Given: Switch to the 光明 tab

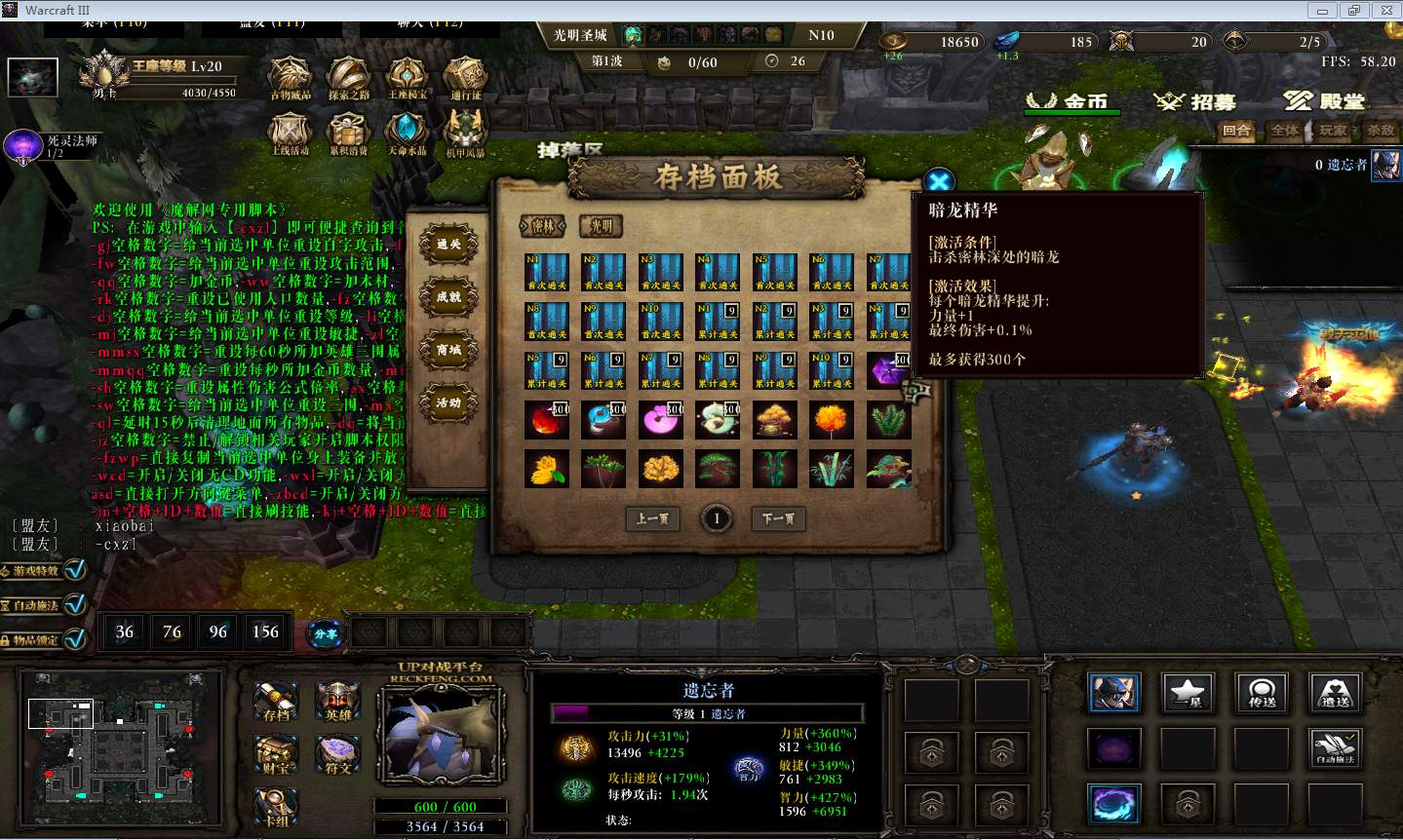Looking at the screenshot, I should click(601, 226).
